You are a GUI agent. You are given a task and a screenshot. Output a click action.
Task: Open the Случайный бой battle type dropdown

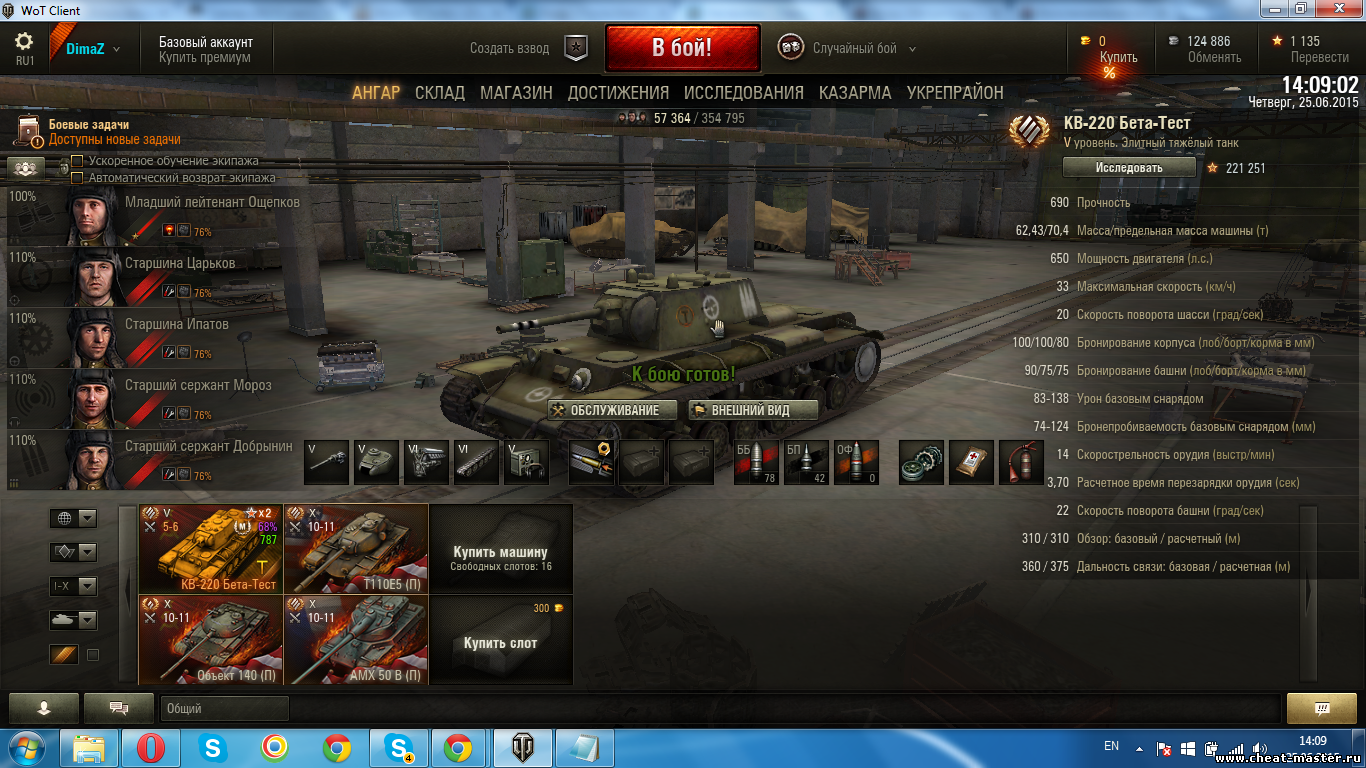click(x=854, y=48)
